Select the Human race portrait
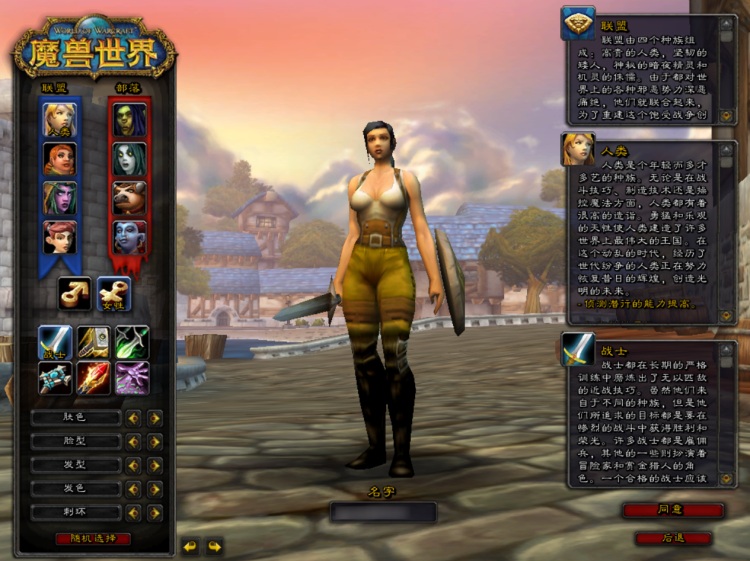The image size is (750, 561). [x=59, y=120]
